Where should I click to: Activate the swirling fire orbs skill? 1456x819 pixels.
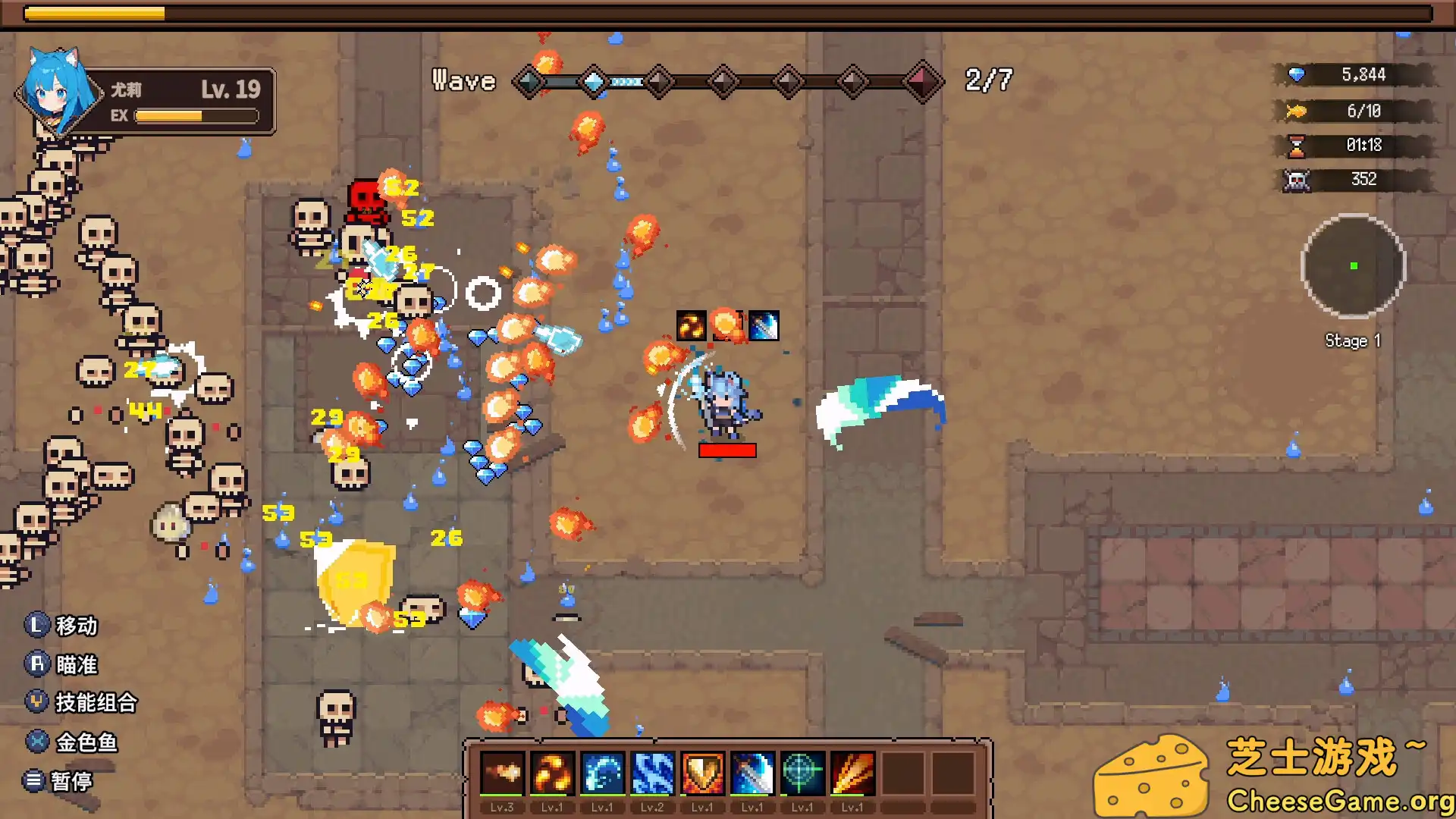(x=551, y=773)
